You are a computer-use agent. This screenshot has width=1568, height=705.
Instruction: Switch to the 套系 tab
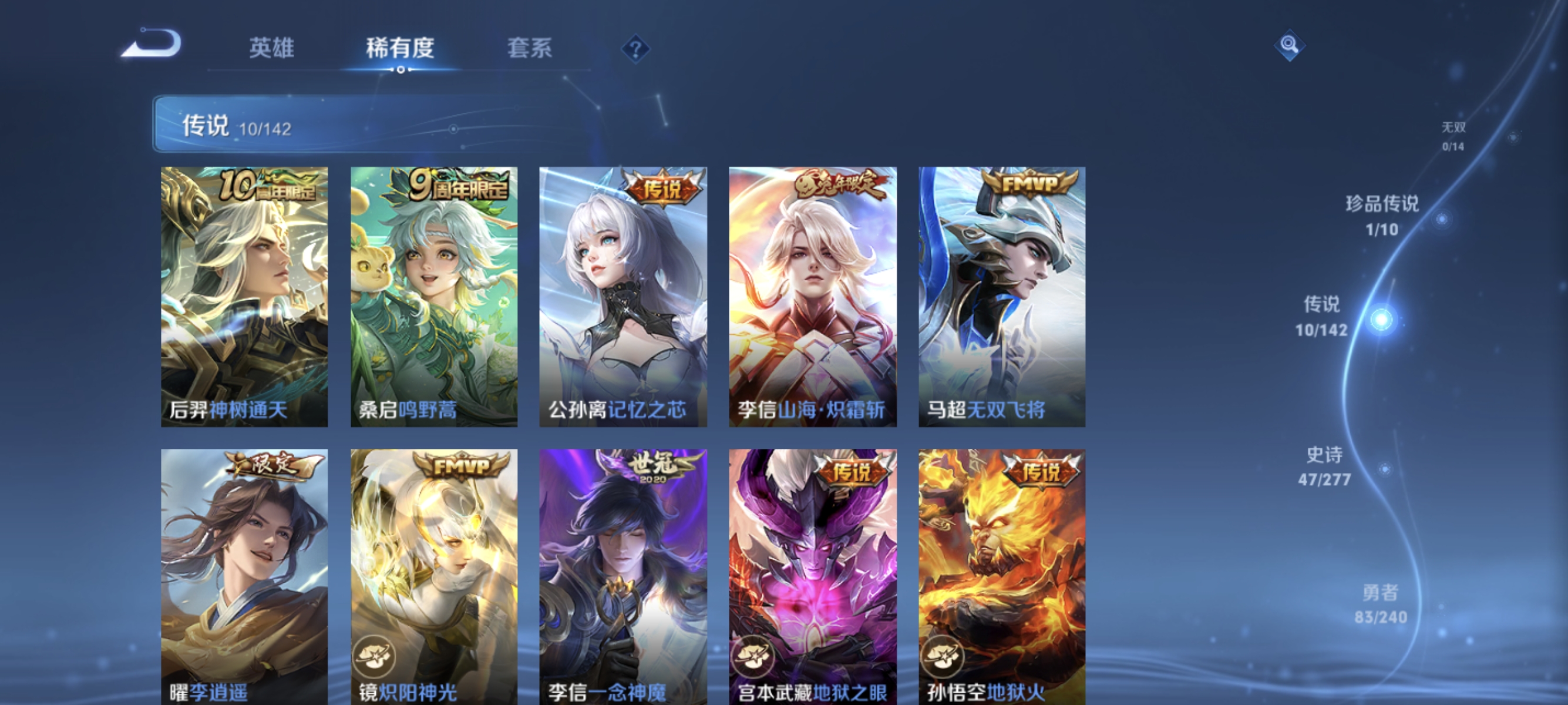(x=531, y=49)
